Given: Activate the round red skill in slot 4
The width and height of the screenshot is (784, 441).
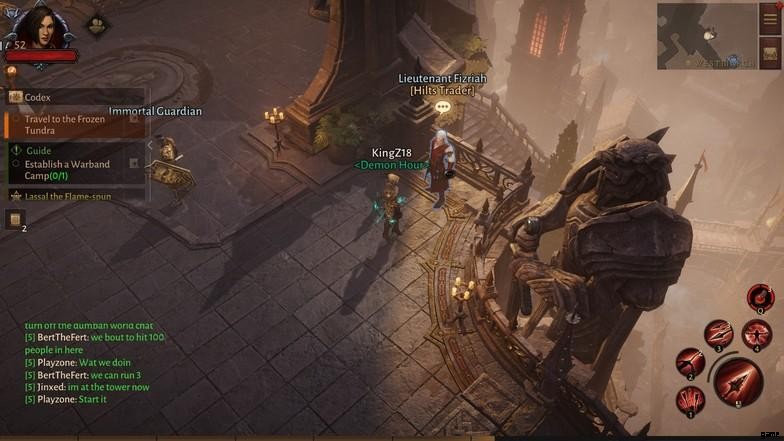Looking at the screenshot, I should 756,333.
